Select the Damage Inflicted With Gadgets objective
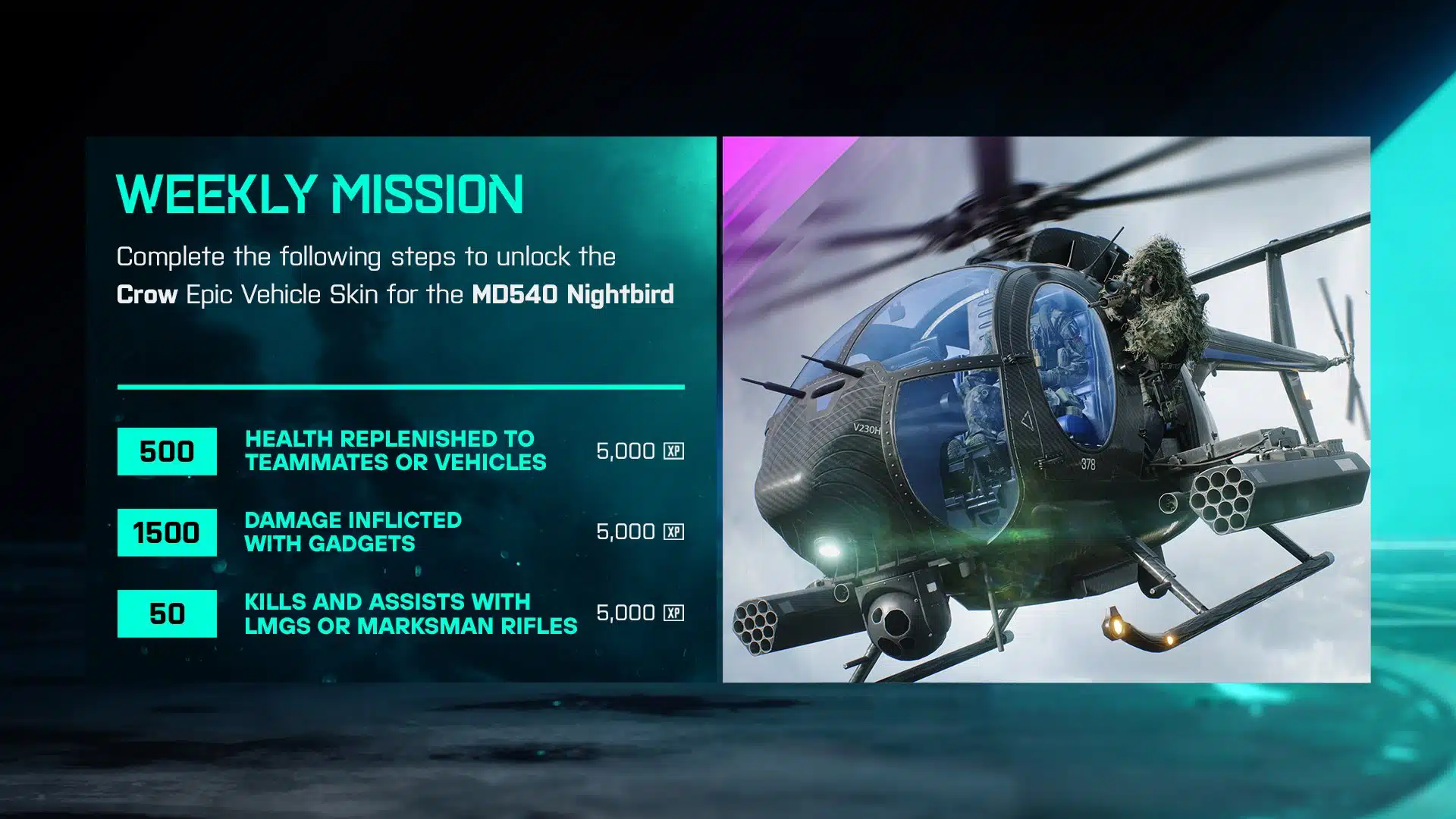This screenshot has height=819, width=1456. click(x=353, y=532)
